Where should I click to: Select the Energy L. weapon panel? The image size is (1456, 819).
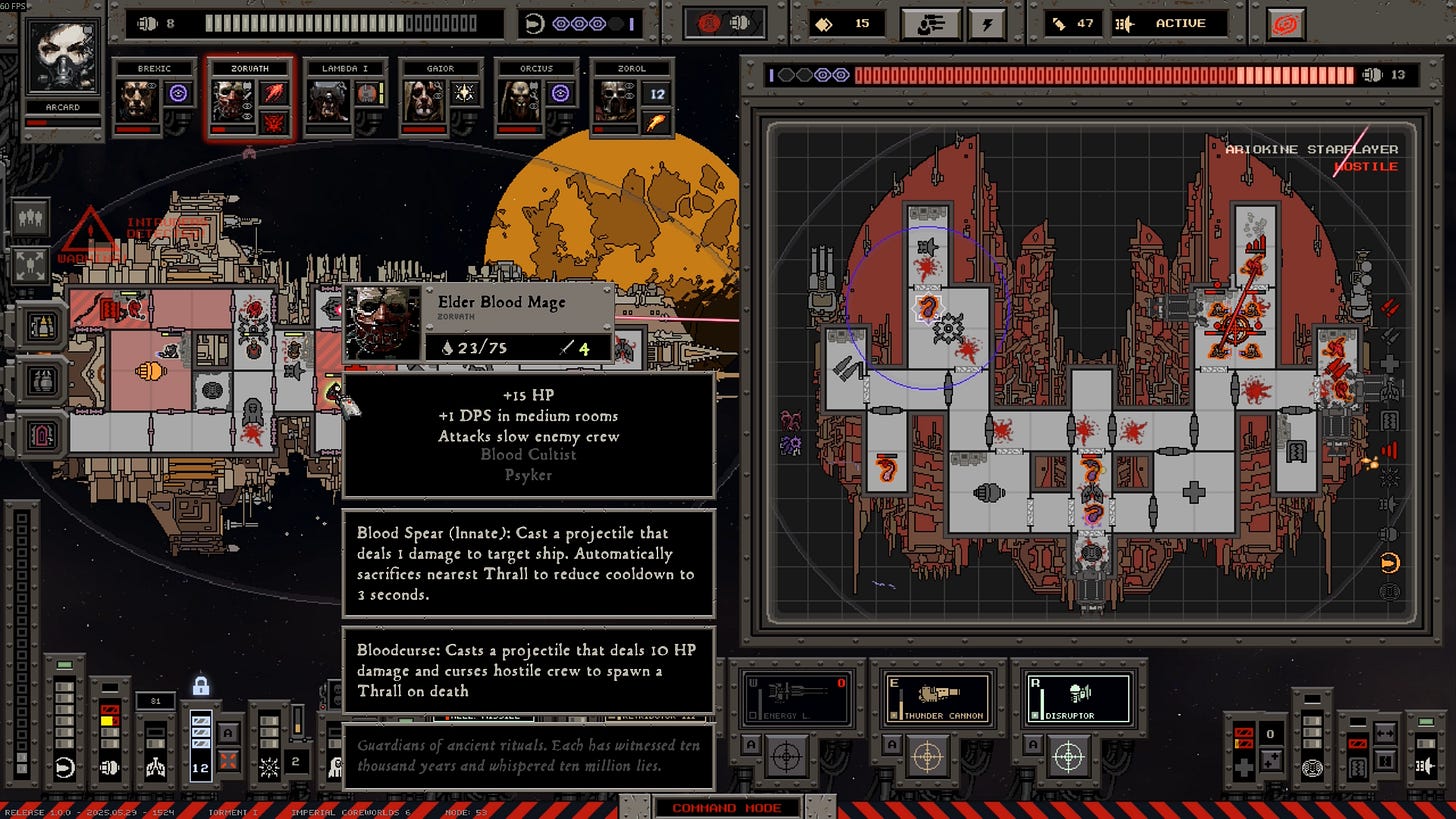click(x=795, y=697)
